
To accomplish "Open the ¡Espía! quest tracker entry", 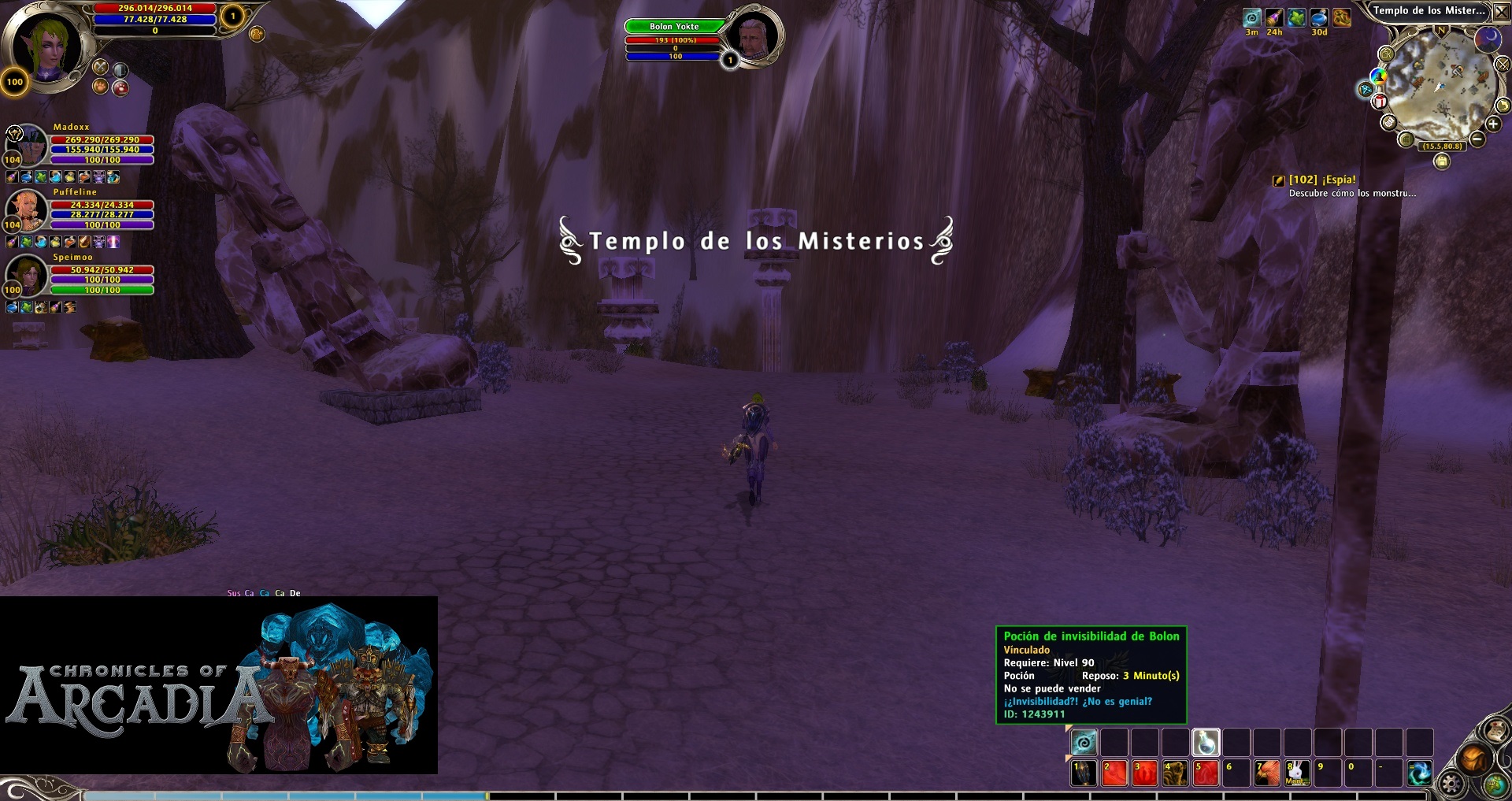I will (1322, 180).
